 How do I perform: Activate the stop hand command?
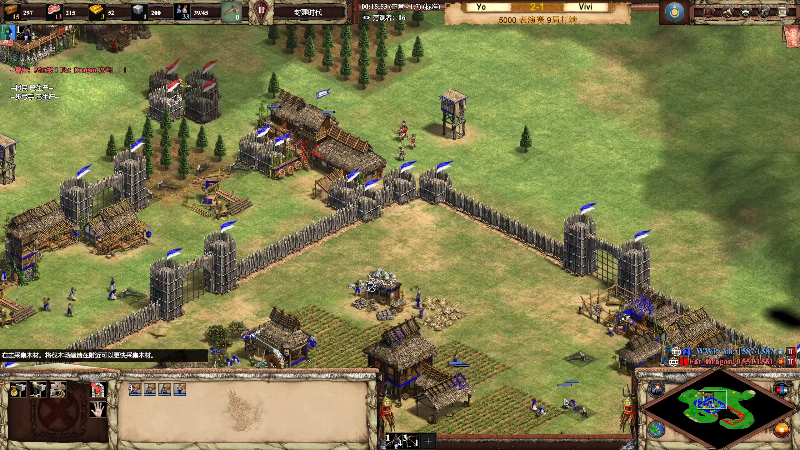(98, 409)
